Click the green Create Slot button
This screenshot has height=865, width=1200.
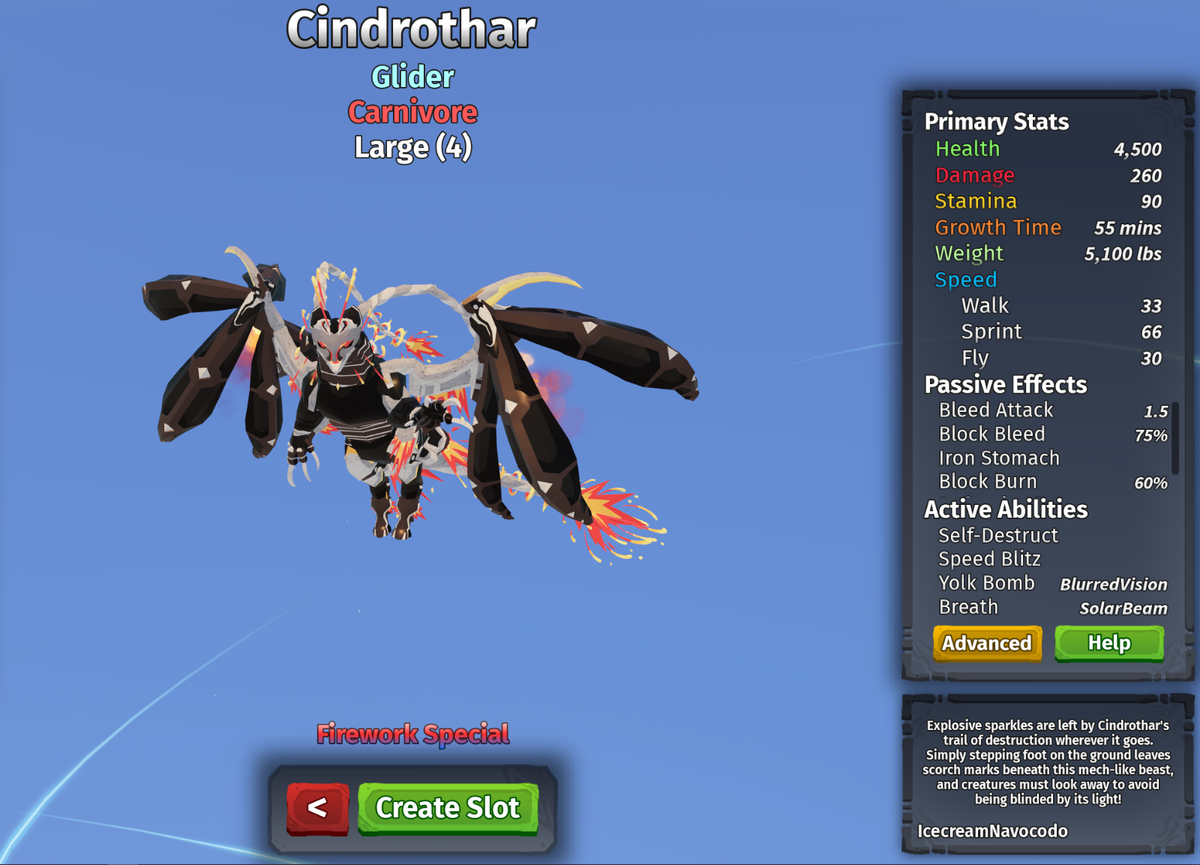point(447,808)
